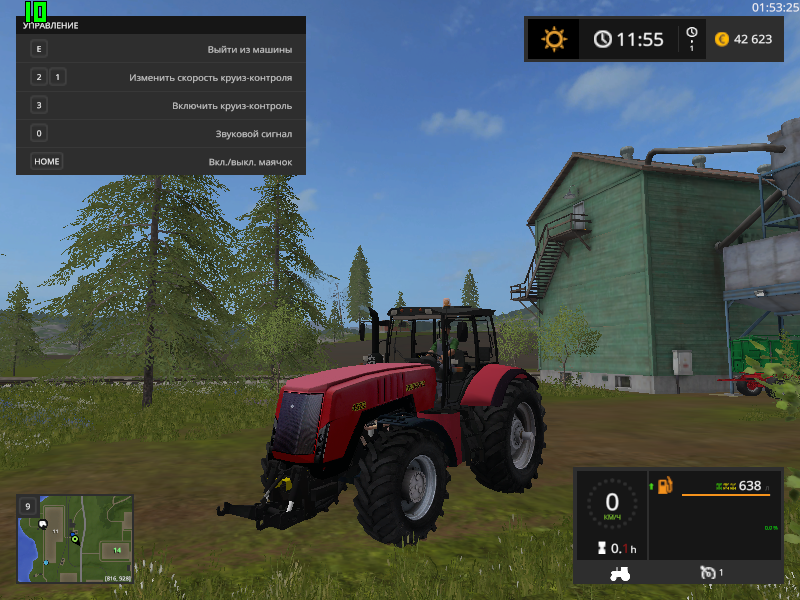Open the minimap in the corner
The image size is (800, 600).
(75, 539)
